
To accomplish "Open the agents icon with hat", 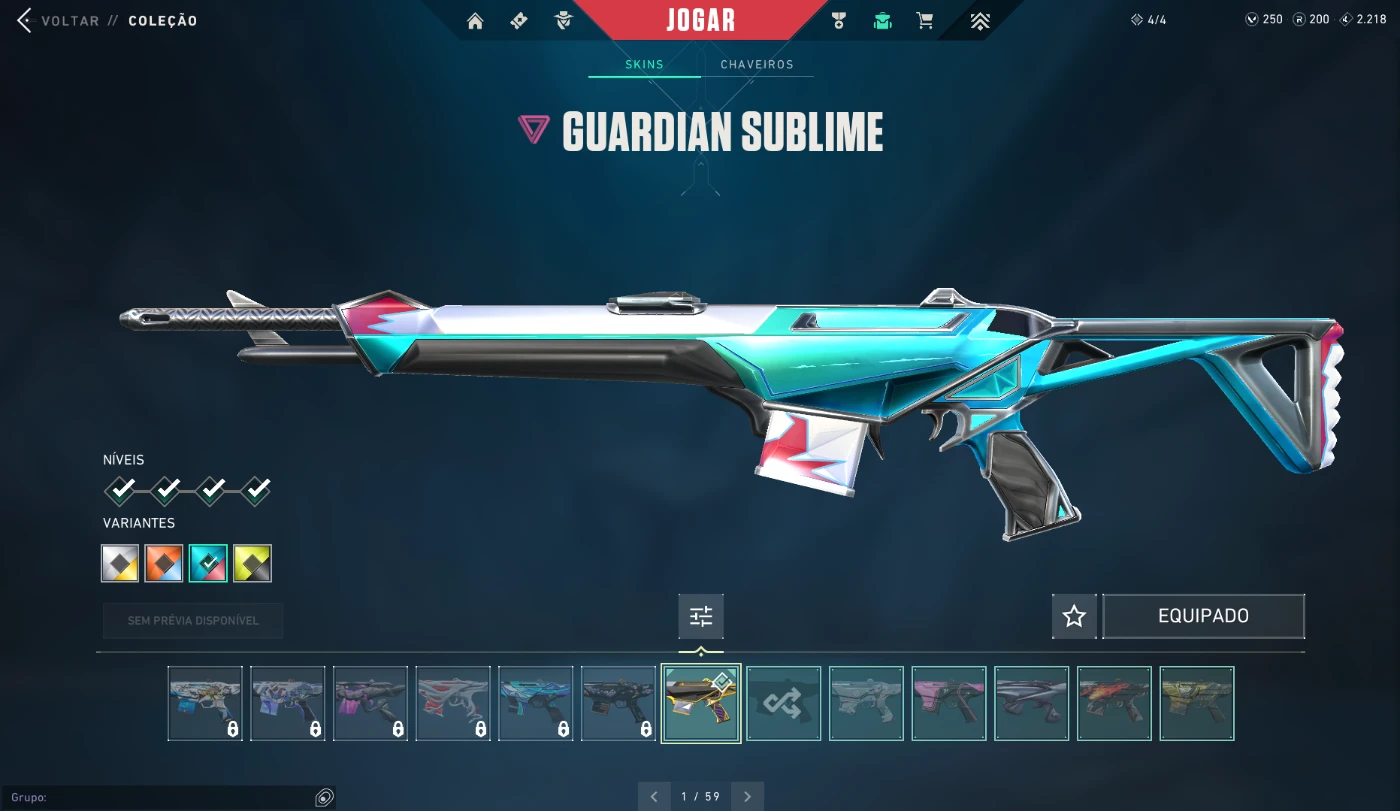I will point(564,21).
